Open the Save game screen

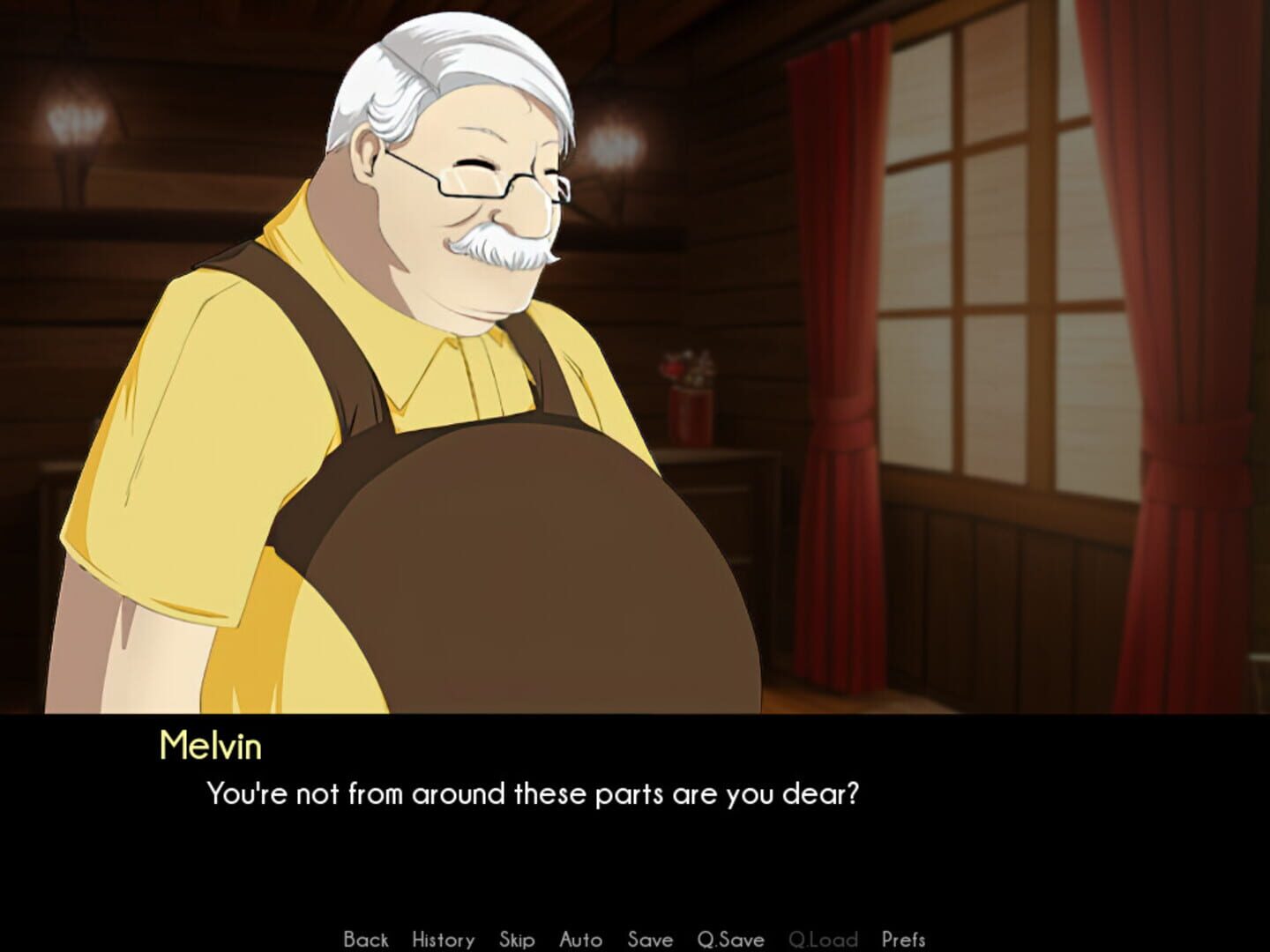coord(650,940)
